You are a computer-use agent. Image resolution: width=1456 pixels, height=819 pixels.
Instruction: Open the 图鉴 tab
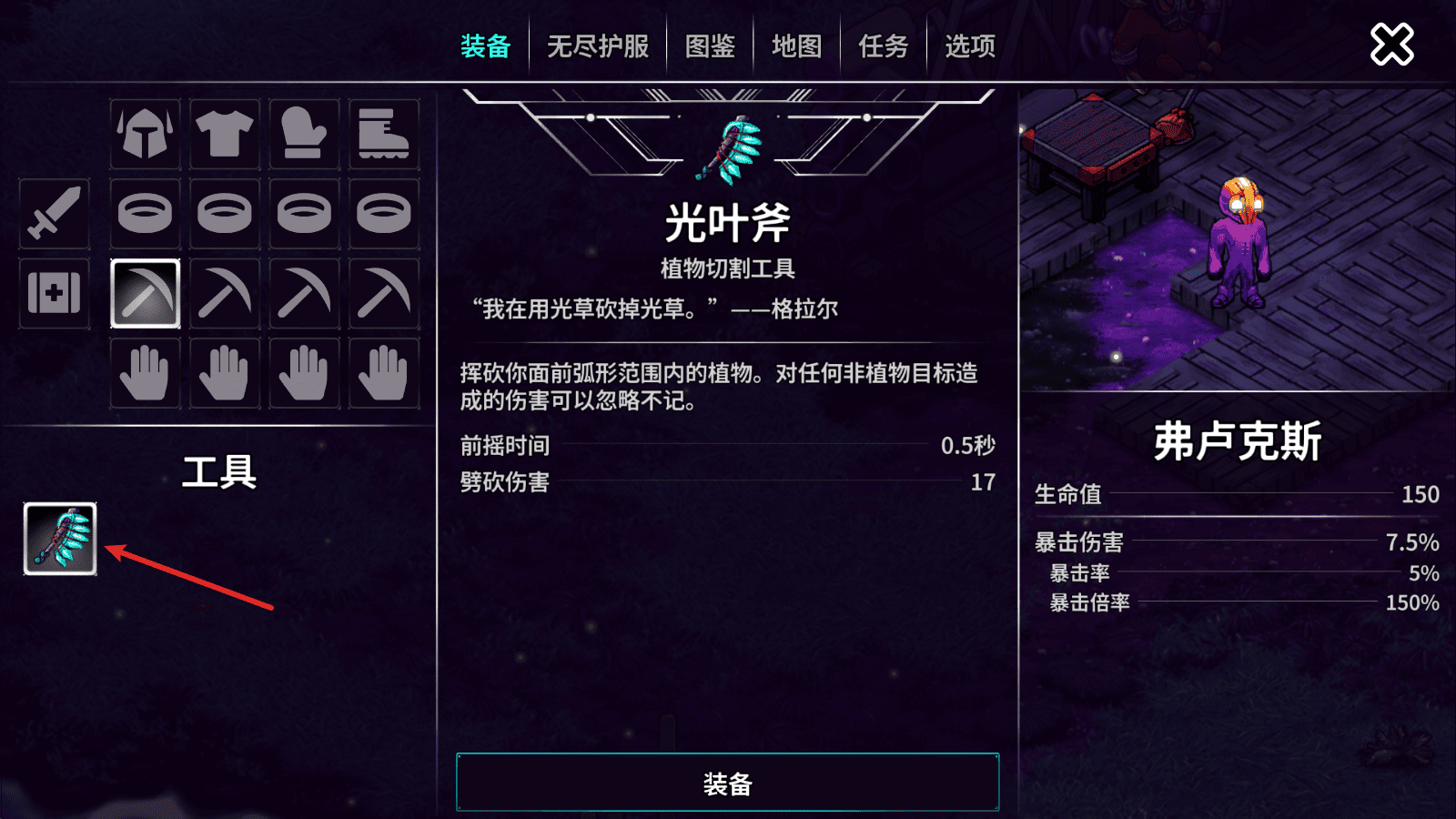[x=713, y=48]
